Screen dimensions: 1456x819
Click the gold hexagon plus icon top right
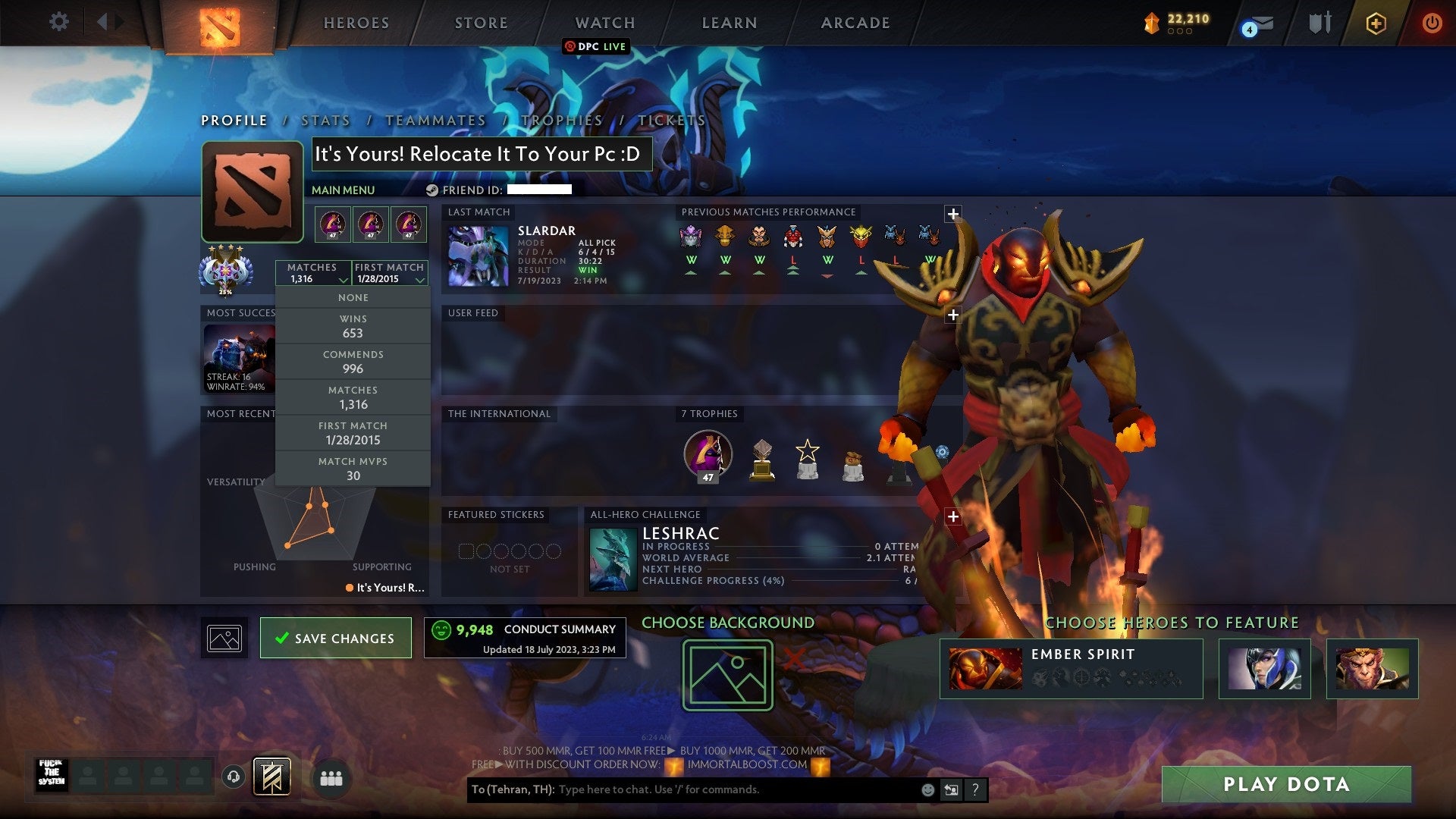(x=1376, y=23)
